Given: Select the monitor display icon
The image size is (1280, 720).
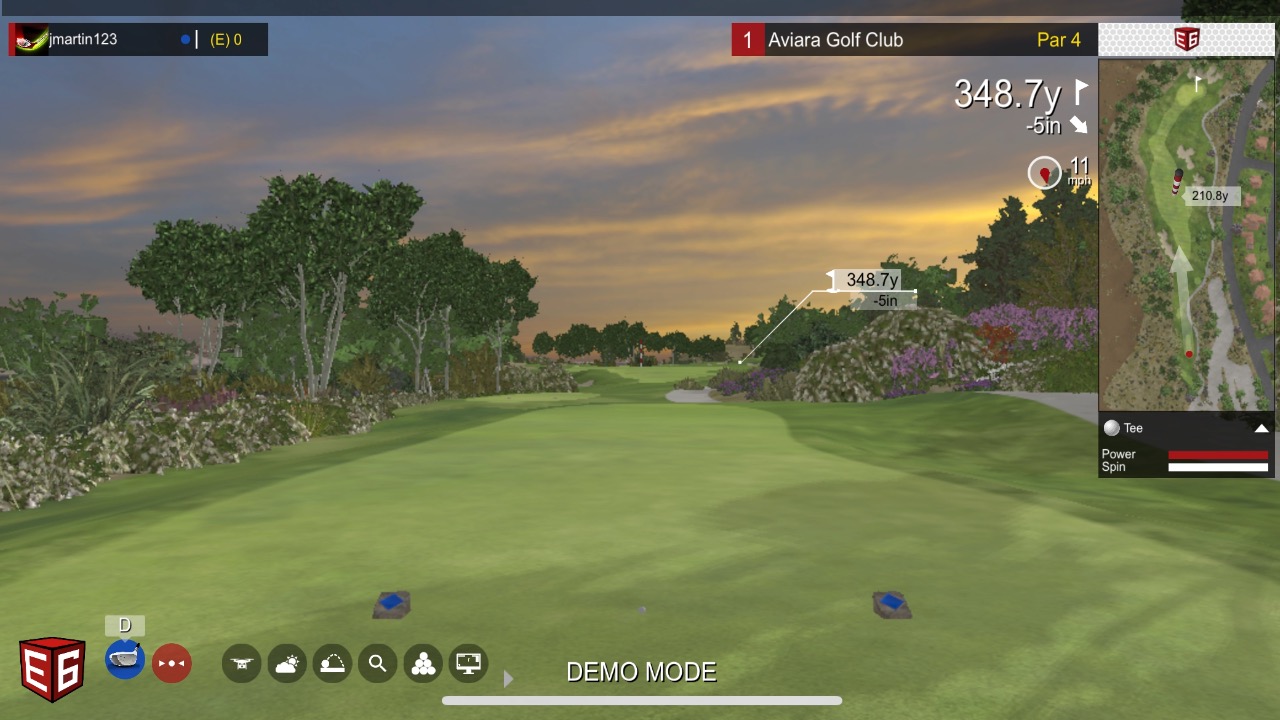Looking at the screenshot, I should [468, 663].
